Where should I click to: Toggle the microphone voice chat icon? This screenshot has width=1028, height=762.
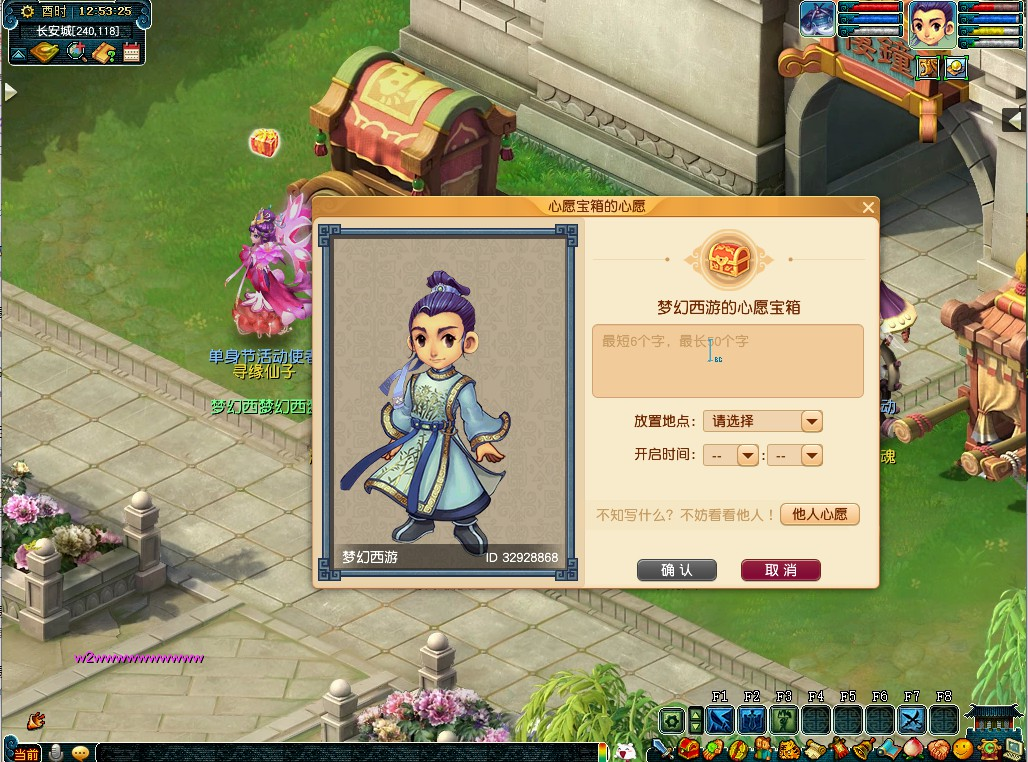click(x=57, y=752)
